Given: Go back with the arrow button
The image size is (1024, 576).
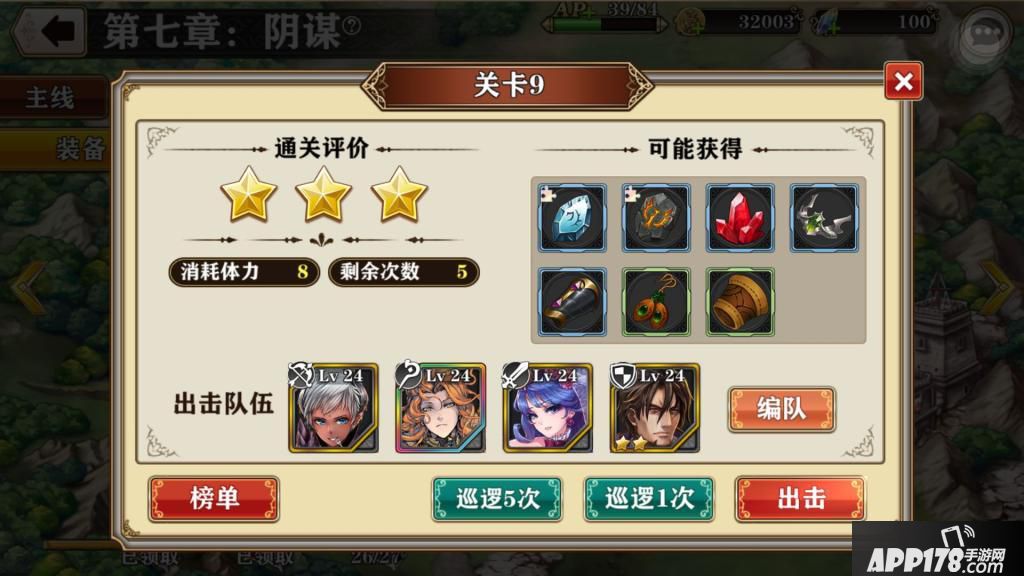Looking at the screenshot, I should point(49,30).
